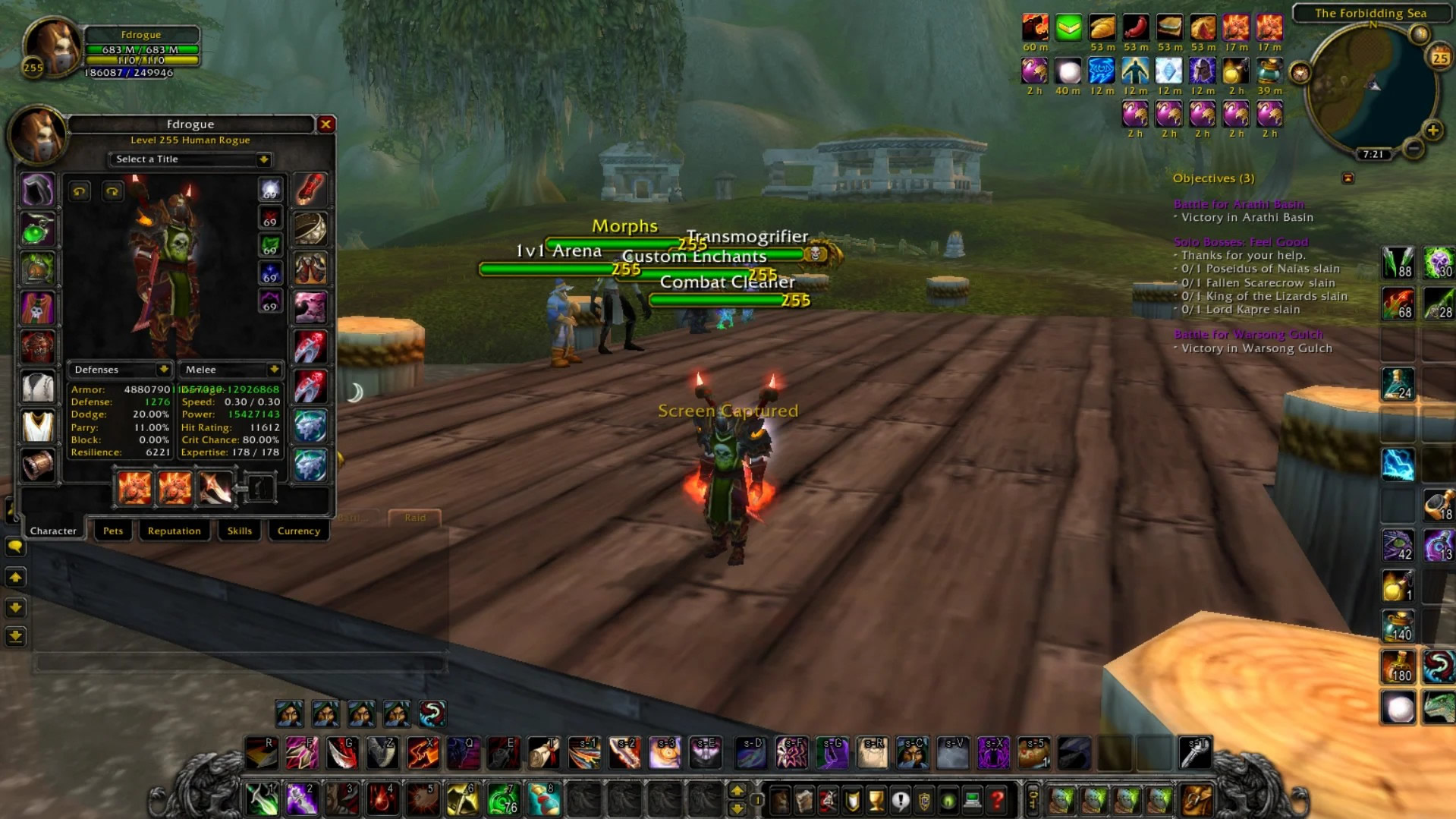1456x819 pixels.
Task: Open the red question mark help button
Action: pyautogui.click(x=997, y=799)
